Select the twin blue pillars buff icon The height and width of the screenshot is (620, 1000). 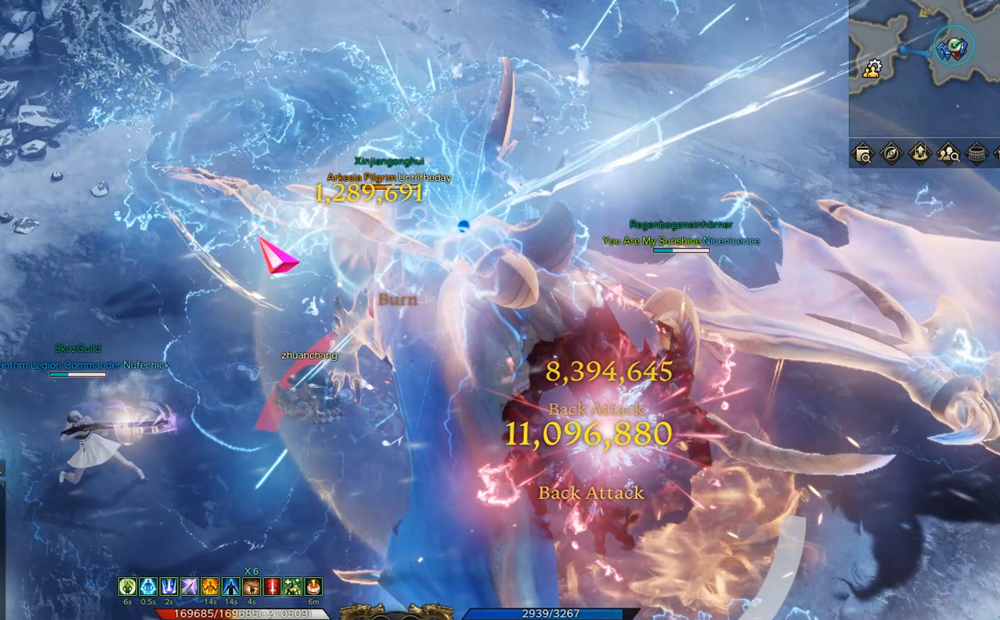(168, 587)
